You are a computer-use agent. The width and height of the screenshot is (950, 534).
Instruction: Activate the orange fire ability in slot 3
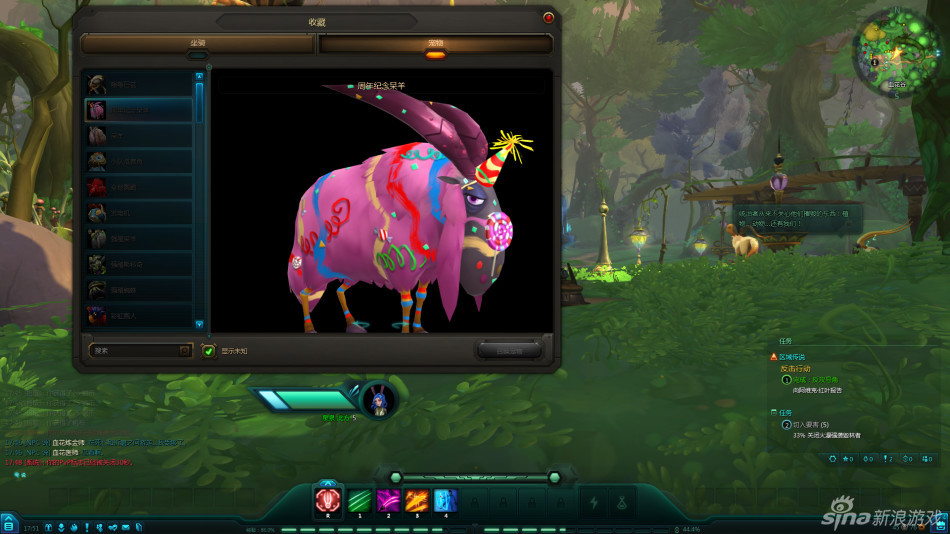pos(417,500)
